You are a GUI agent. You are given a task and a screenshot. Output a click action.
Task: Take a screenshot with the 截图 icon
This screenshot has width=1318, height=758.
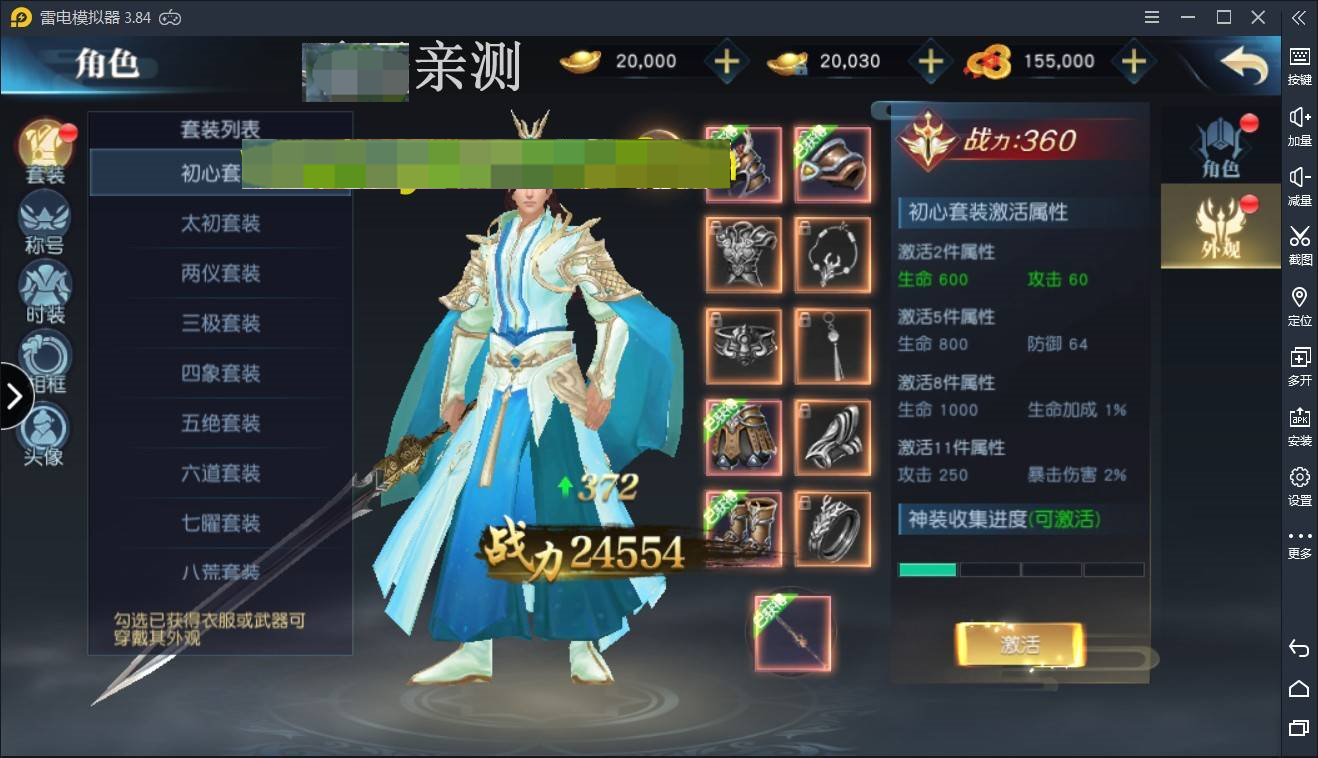point(1299,245)
